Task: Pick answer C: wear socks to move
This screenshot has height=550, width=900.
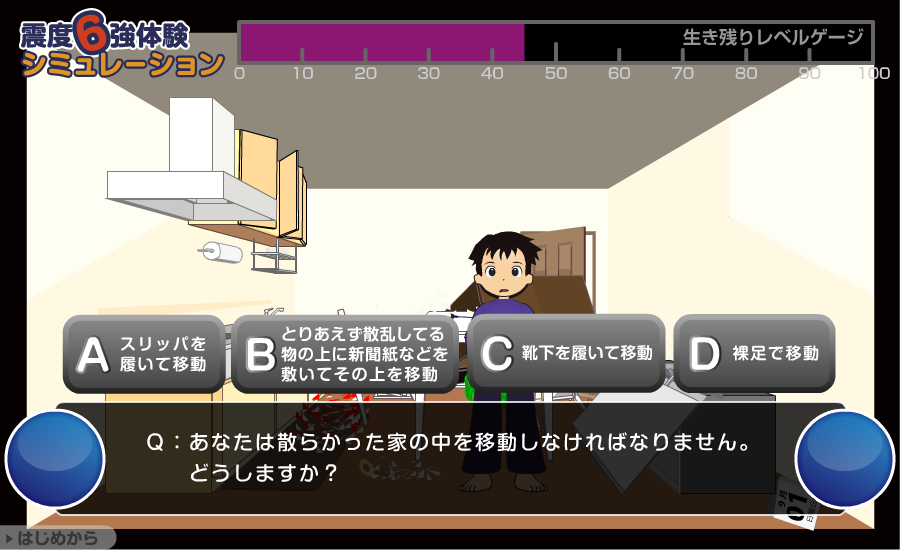Action: point(566,353)
